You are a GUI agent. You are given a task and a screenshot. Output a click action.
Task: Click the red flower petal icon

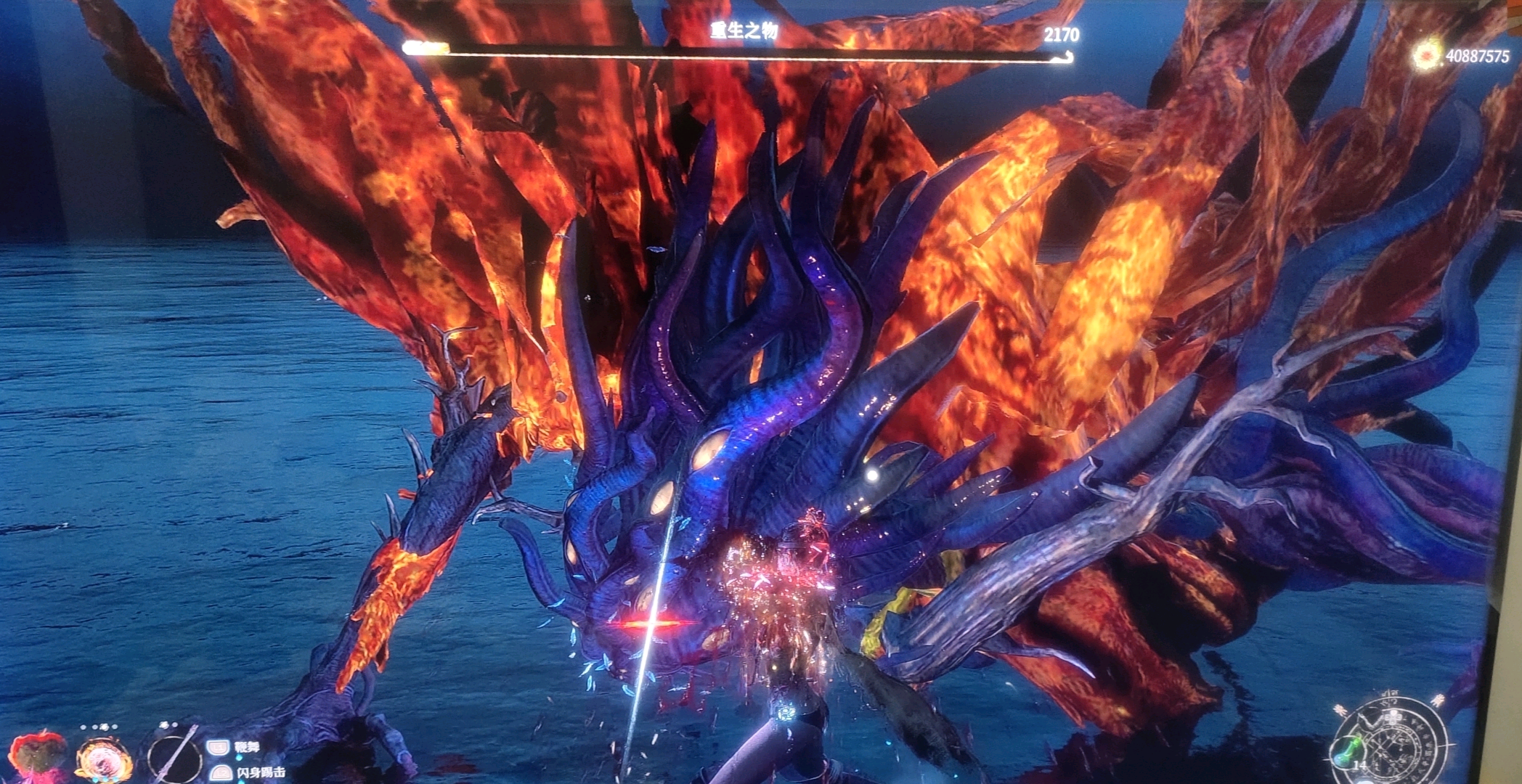point(38,756)
